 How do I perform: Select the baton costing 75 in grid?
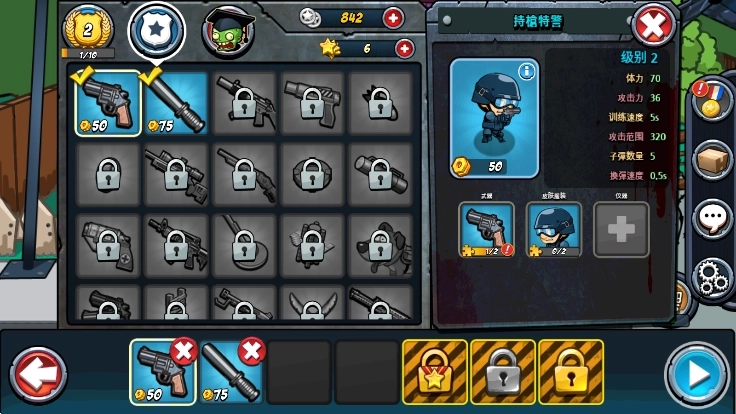[175, 102]
